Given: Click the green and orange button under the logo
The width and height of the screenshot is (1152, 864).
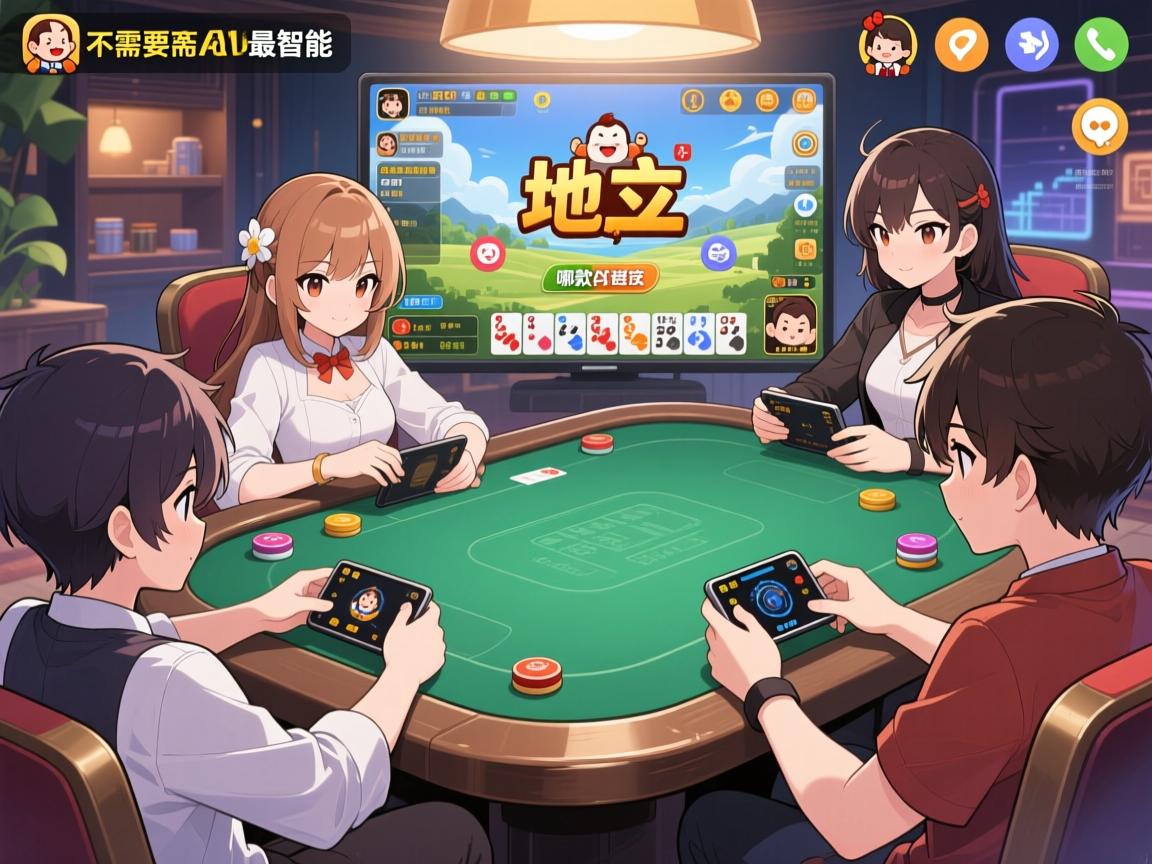Looking at the screenshot, I should click(600, 277).
